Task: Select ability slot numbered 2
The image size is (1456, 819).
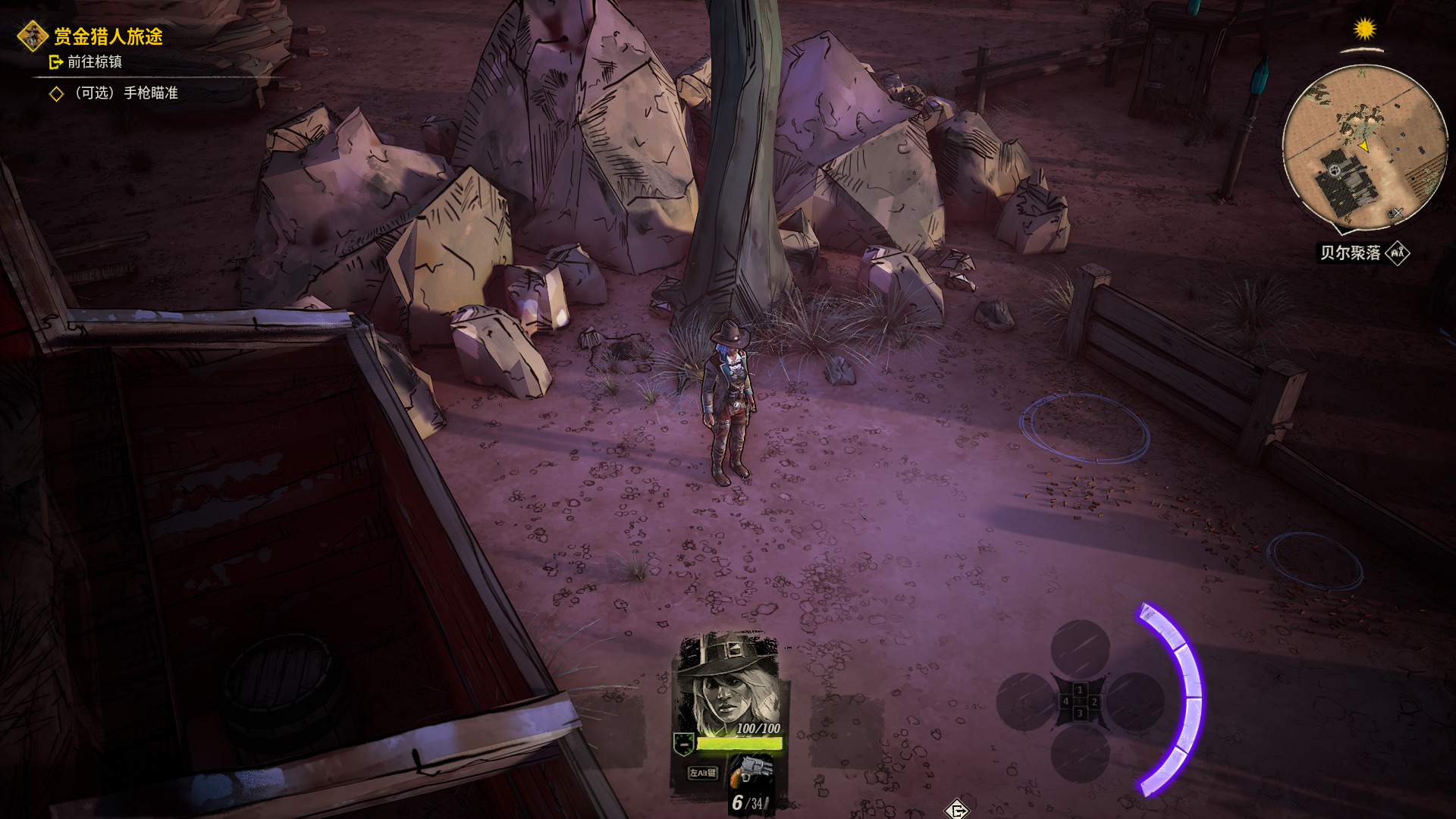Action: [1135, 701]
